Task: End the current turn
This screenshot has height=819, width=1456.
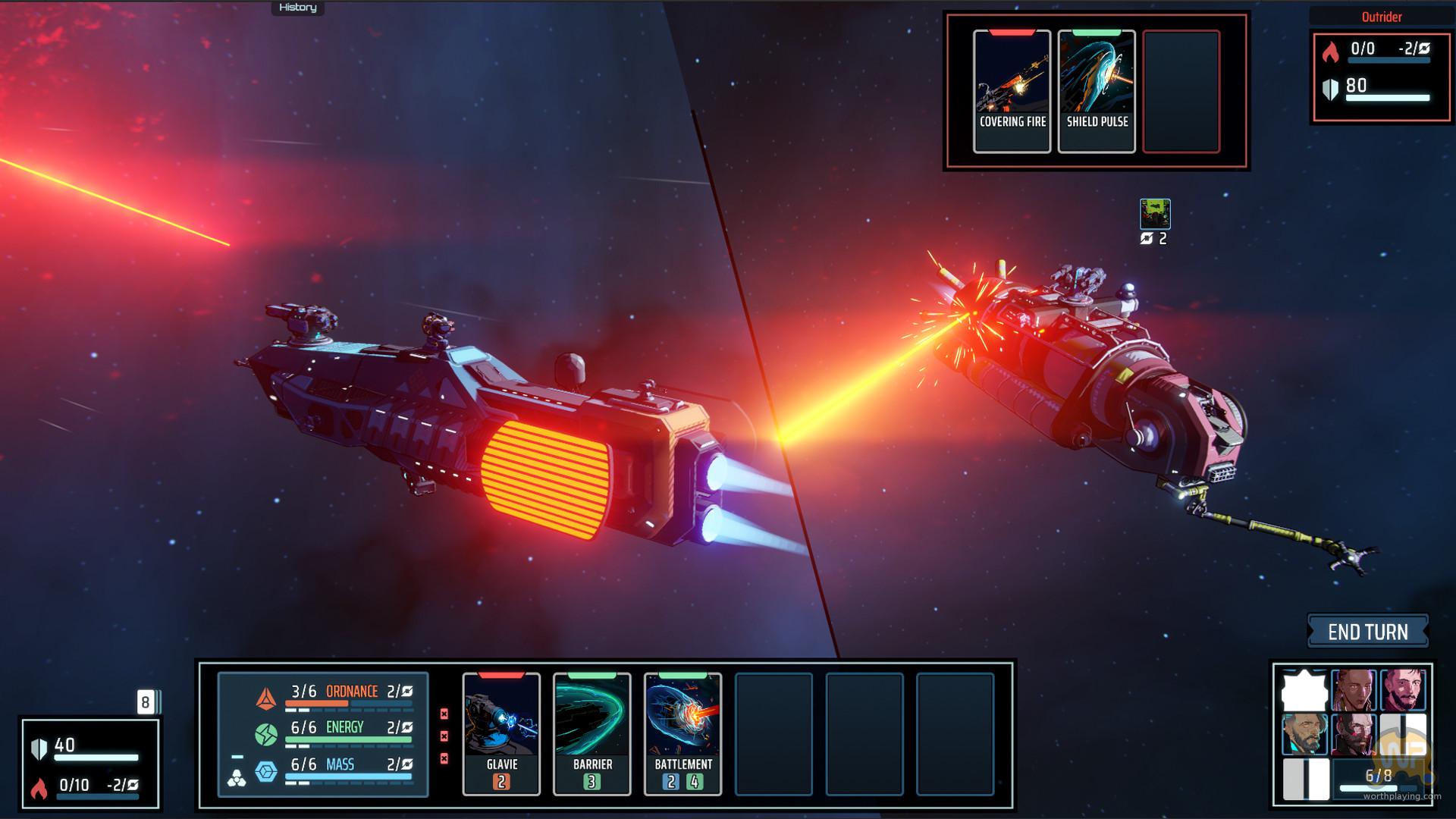Action: click(1367, 632)
